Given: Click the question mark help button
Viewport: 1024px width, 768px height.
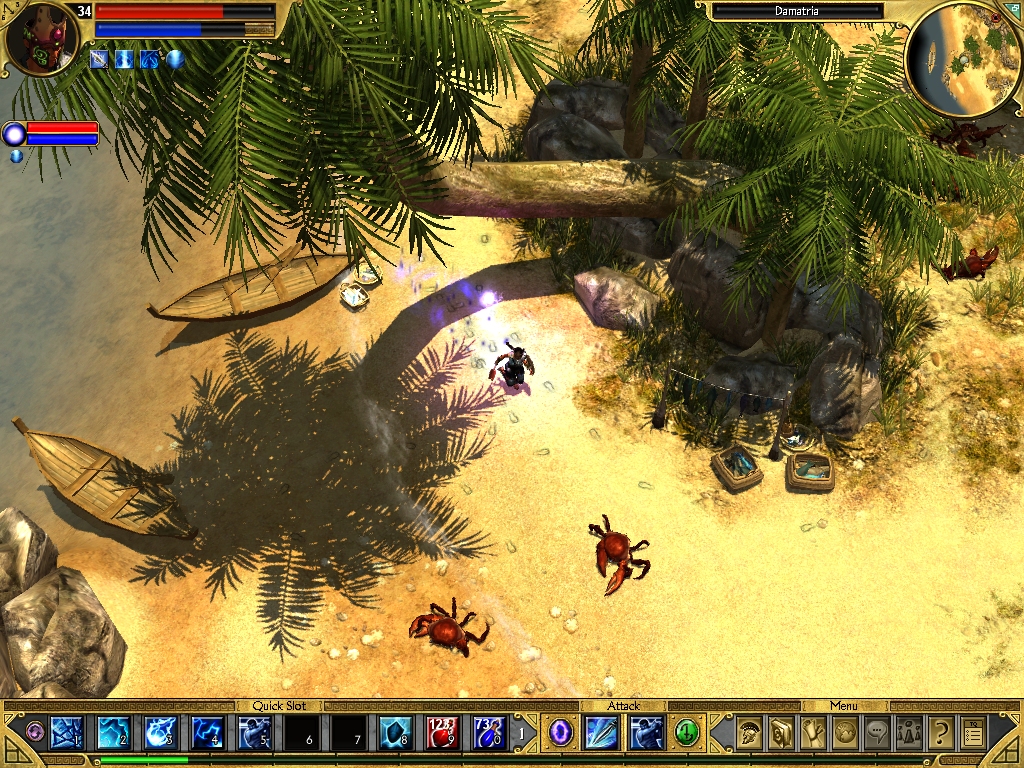Looking at the screenshot, I should tap(941, 733).
